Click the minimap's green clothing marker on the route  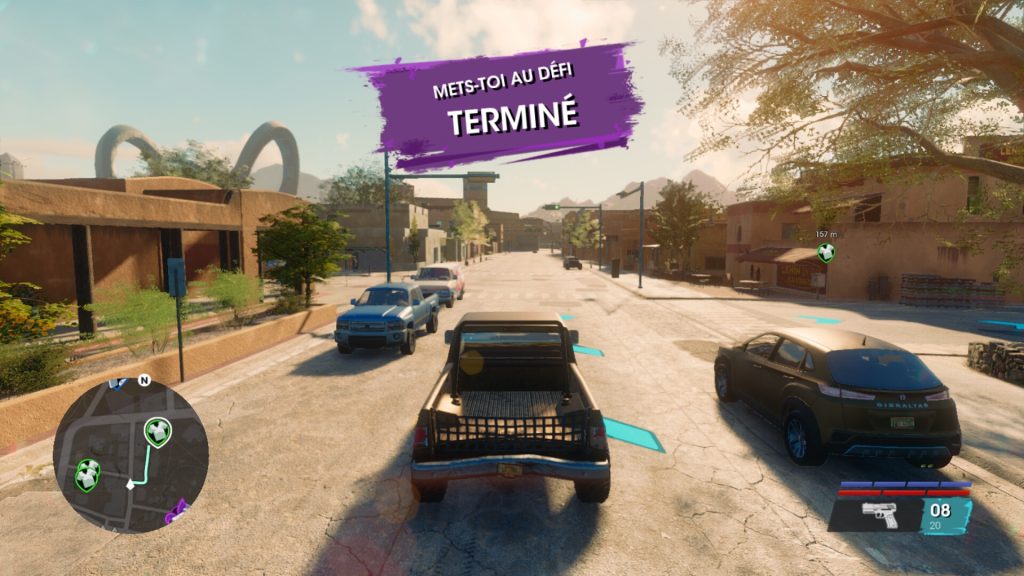pyautogui.click(x=157, y=432)
